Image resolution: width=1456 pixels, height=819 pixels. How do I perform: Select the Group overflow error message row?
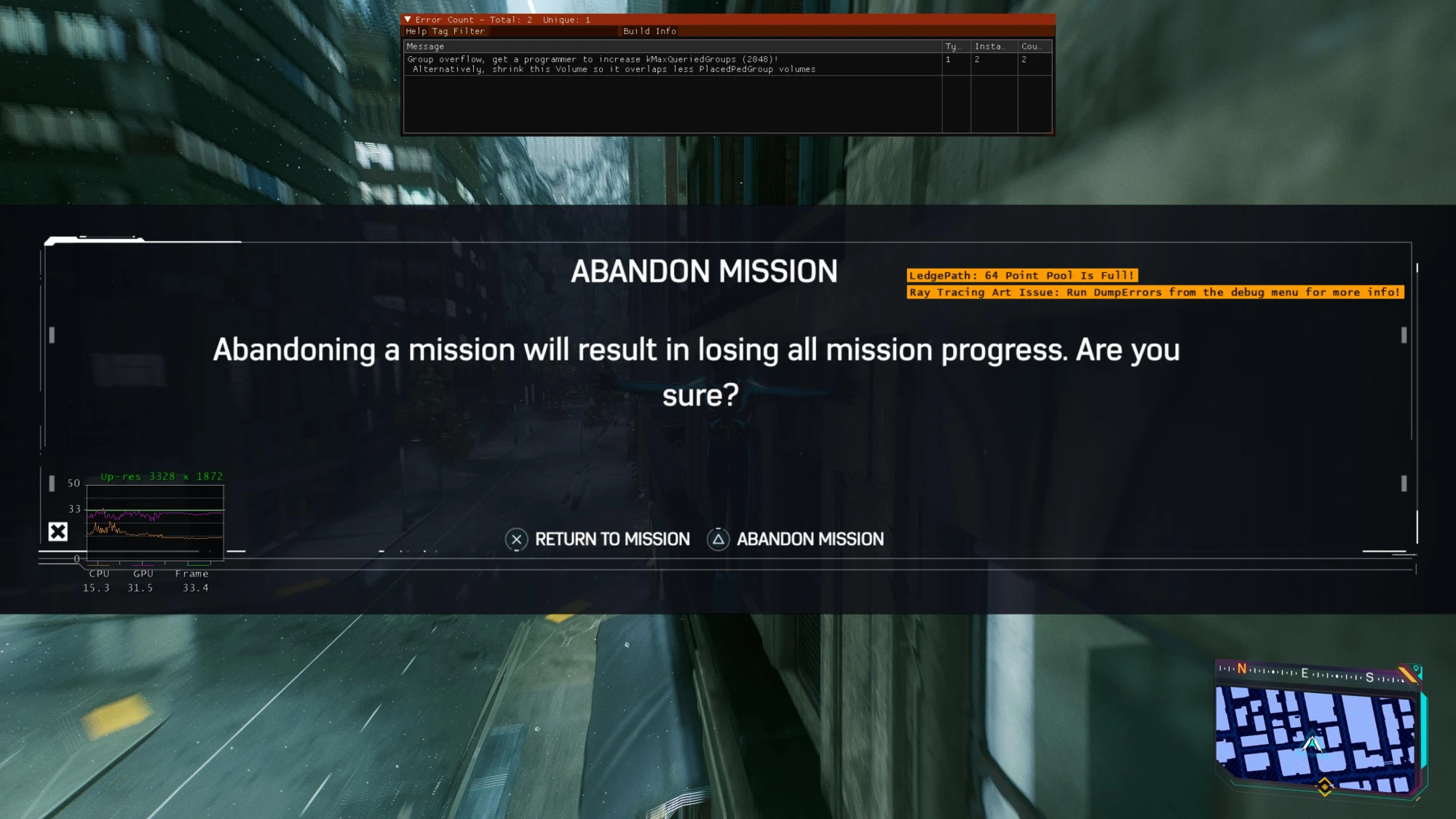coord(612,64)
